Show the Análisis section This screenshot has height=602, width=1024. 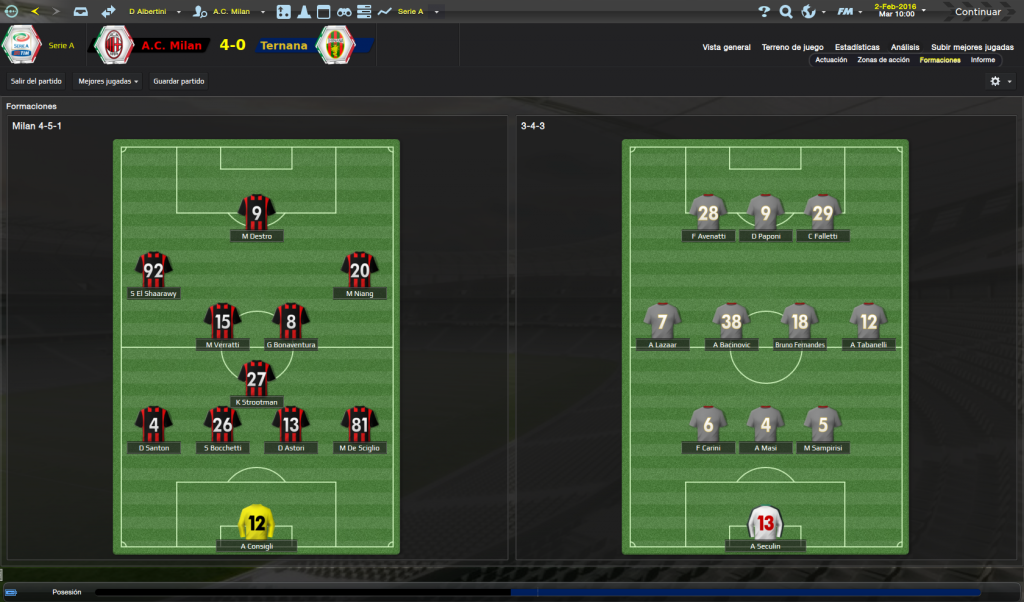click(x=905, y=47)
